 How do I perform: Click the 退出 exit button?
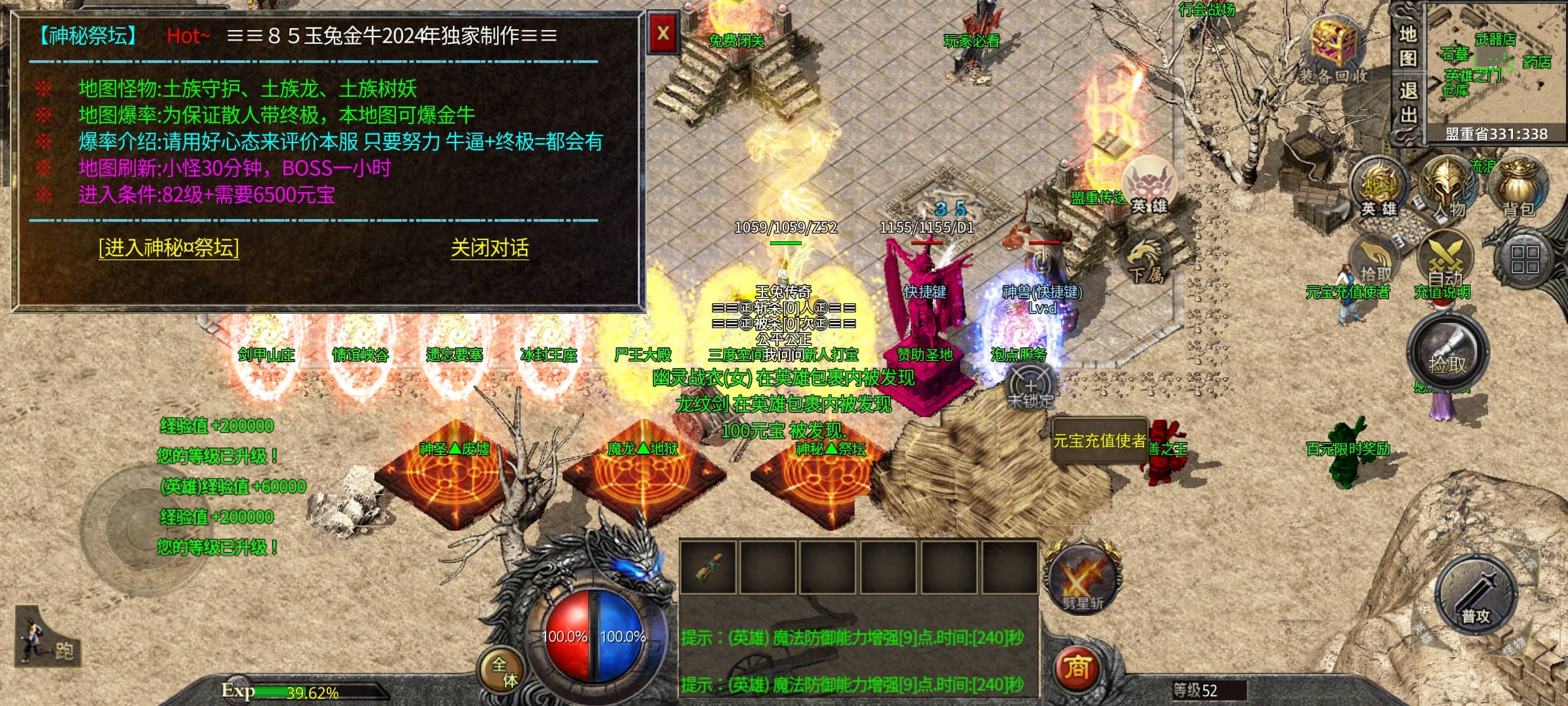tap(1408, 103)
